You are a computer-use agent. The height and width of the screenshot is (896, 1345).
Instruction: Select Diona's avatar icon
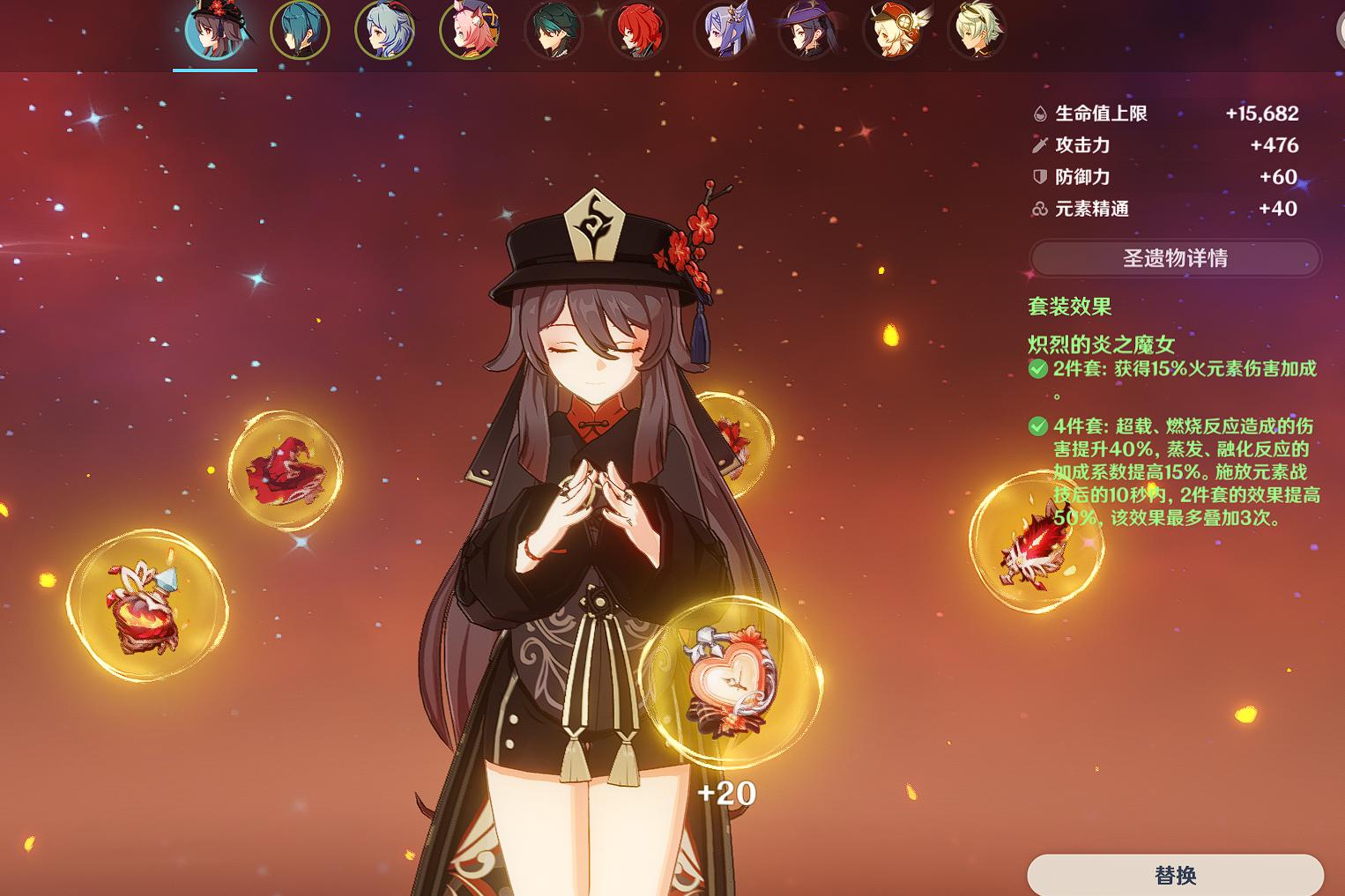[470, 29]
